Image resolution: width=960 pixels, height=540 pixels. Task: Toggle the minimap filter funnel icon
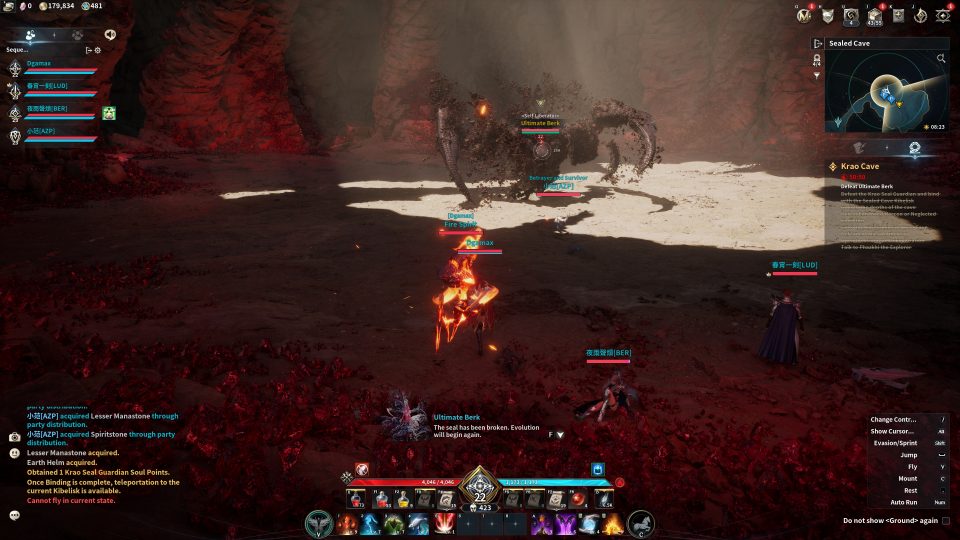point(817,75)
